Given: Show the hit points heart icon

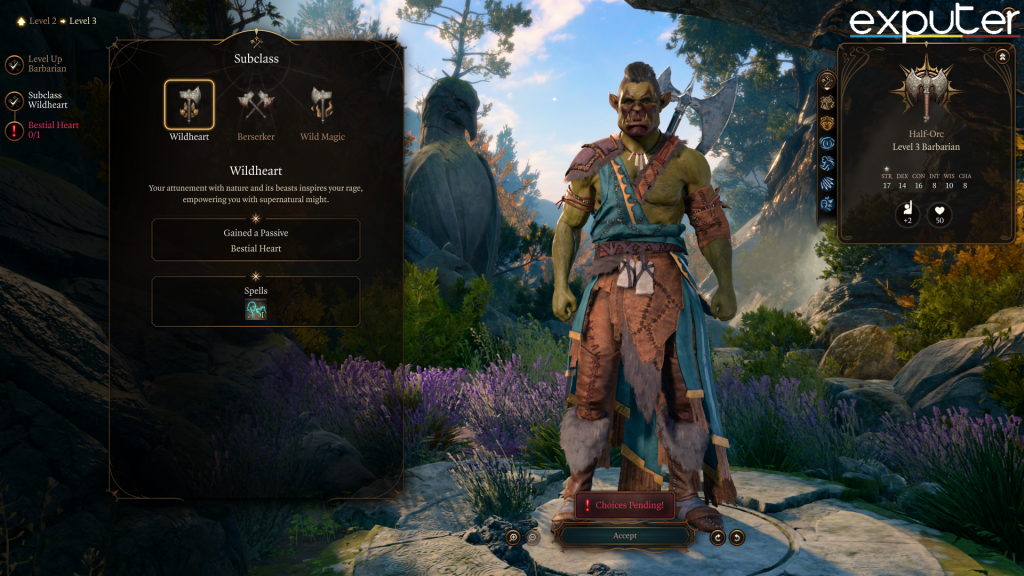Looking at the screenshot, I should (940, 215).
